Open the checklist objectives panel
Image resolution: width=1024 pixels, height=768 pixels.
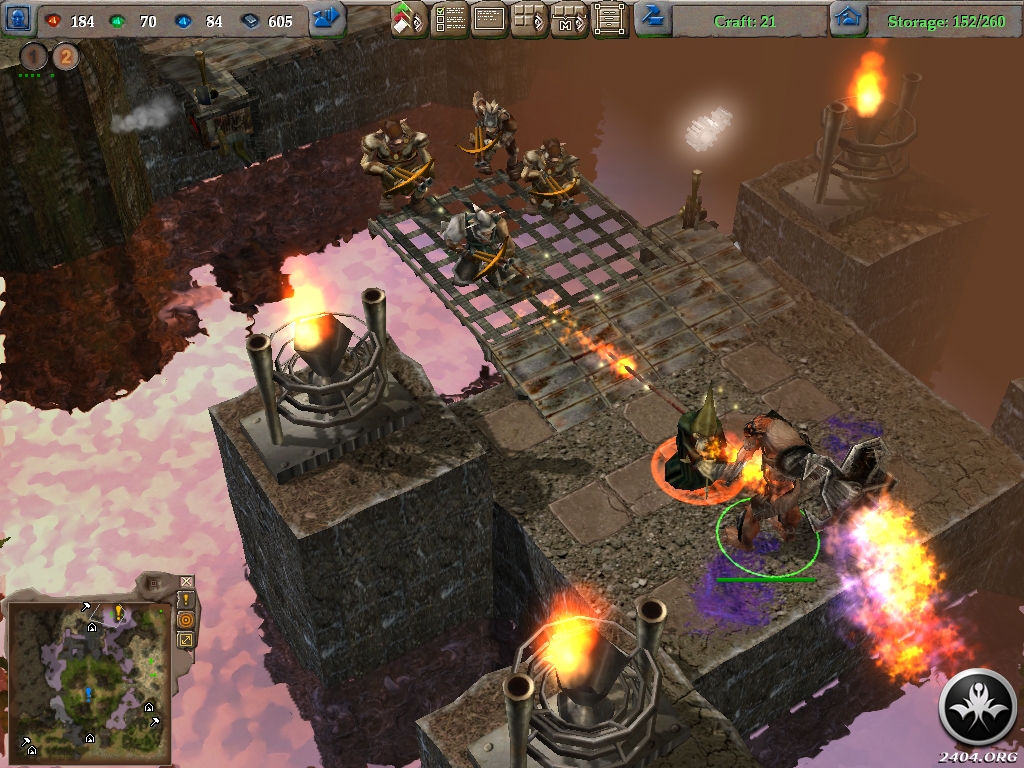[449, 19]
